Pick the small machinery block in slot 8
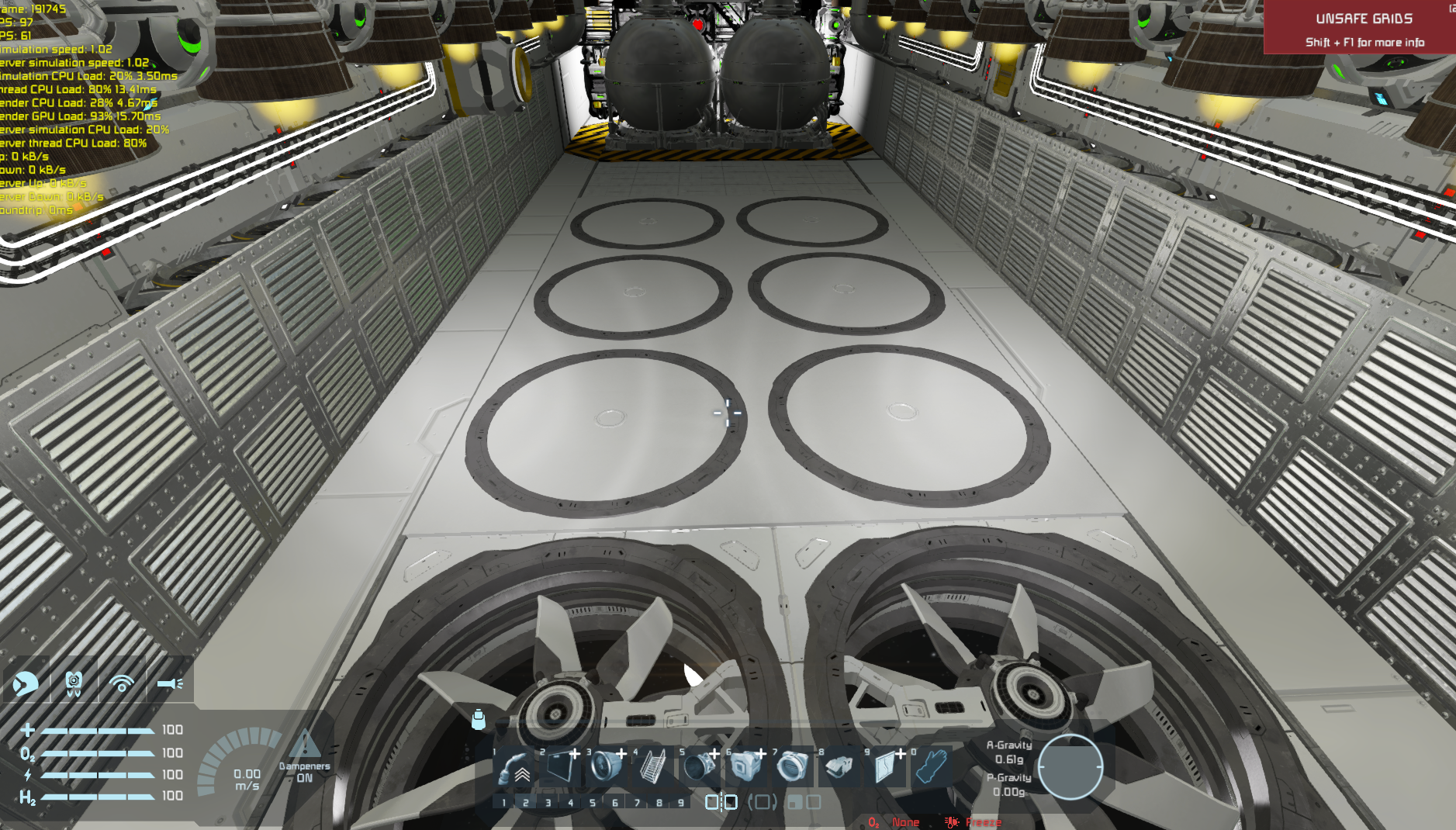This screenshot has height=830, width=1456. 839,767
